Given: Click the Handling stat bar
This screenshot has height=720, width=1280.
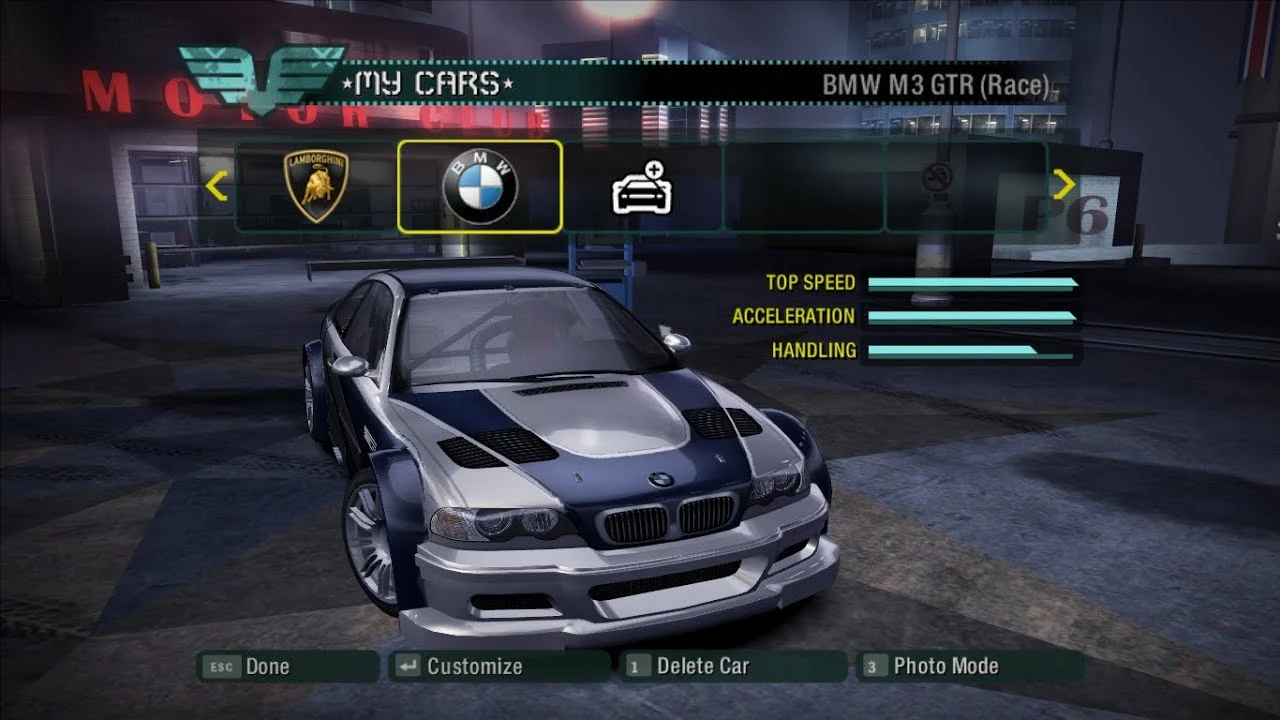Looking at the screenshot, I should [x=970, y=350].
